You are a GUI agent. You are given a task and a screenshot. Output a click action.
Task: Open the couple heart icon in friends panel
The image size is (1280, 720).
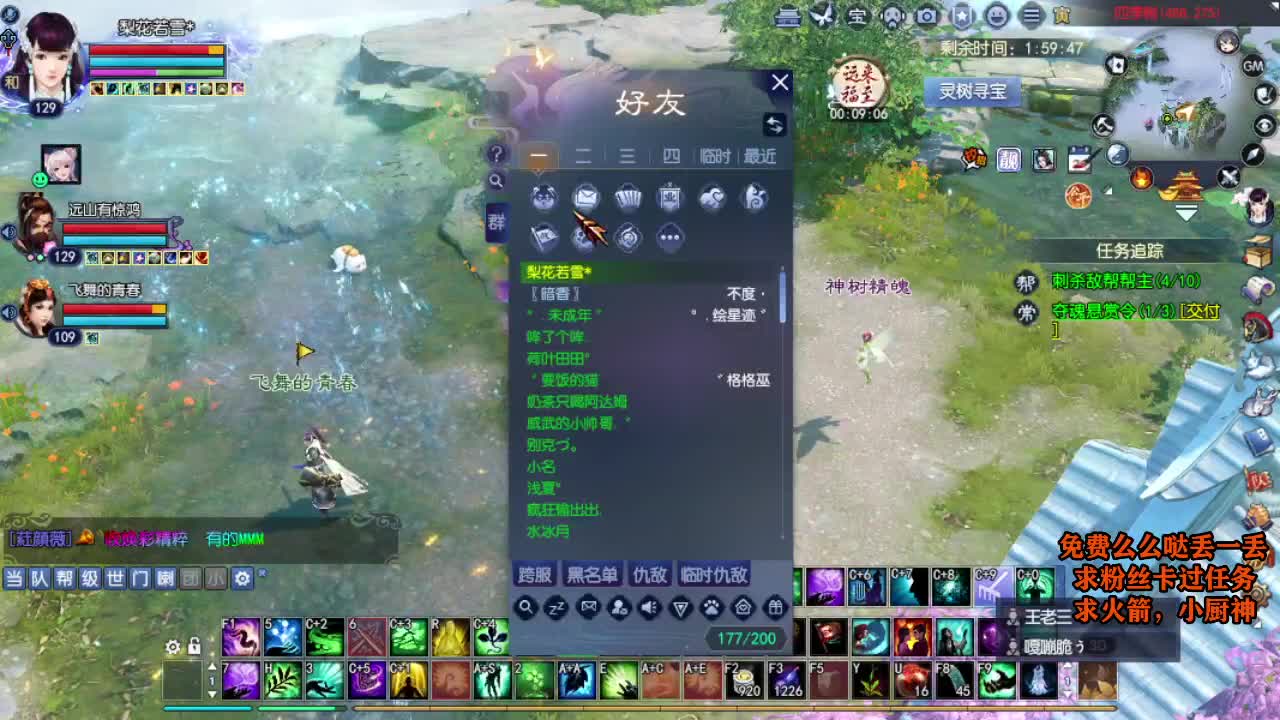coord(710,197)
